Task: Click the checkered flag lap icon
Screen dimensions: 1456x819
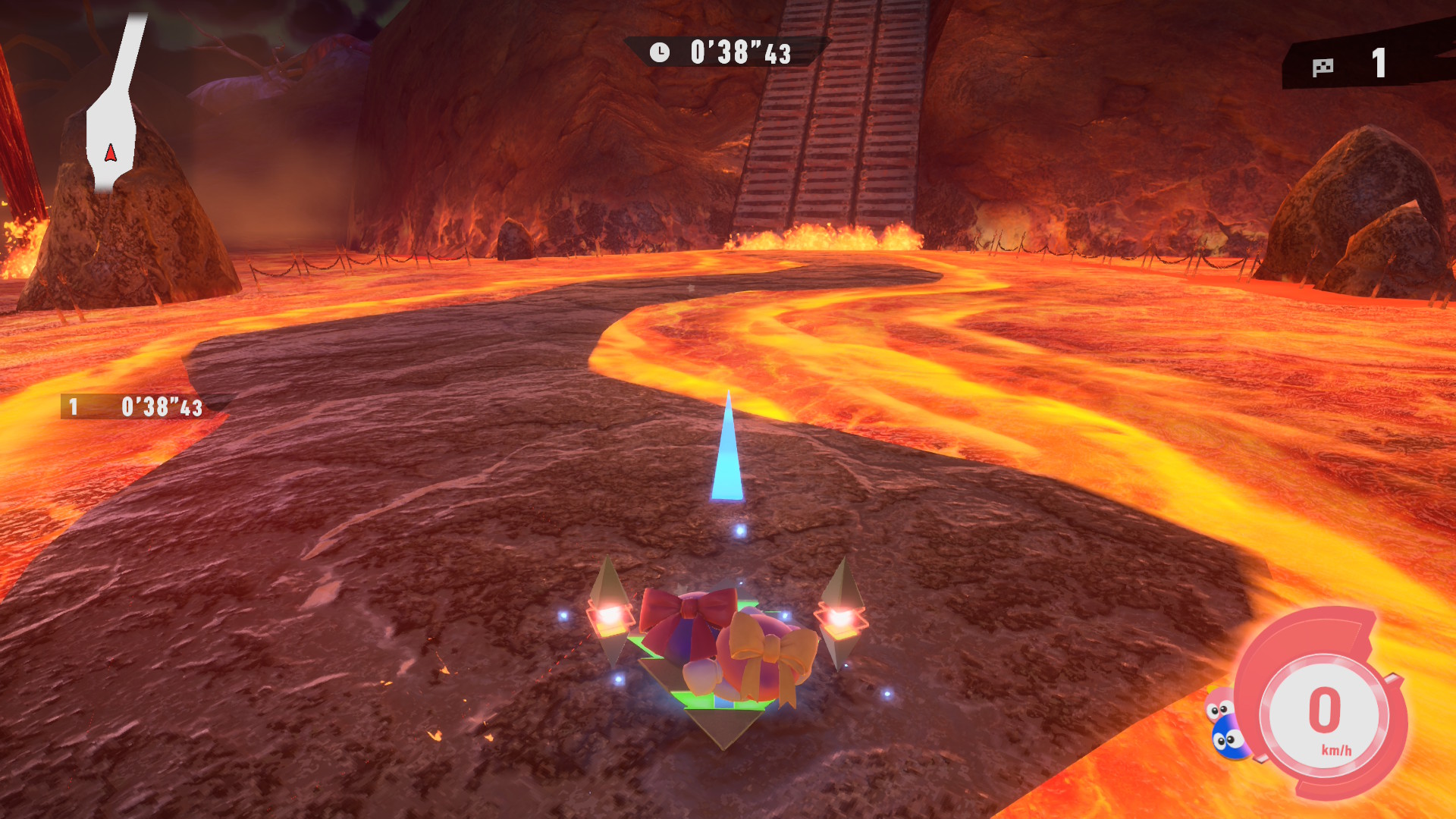Action: (x=1323, y=67)
